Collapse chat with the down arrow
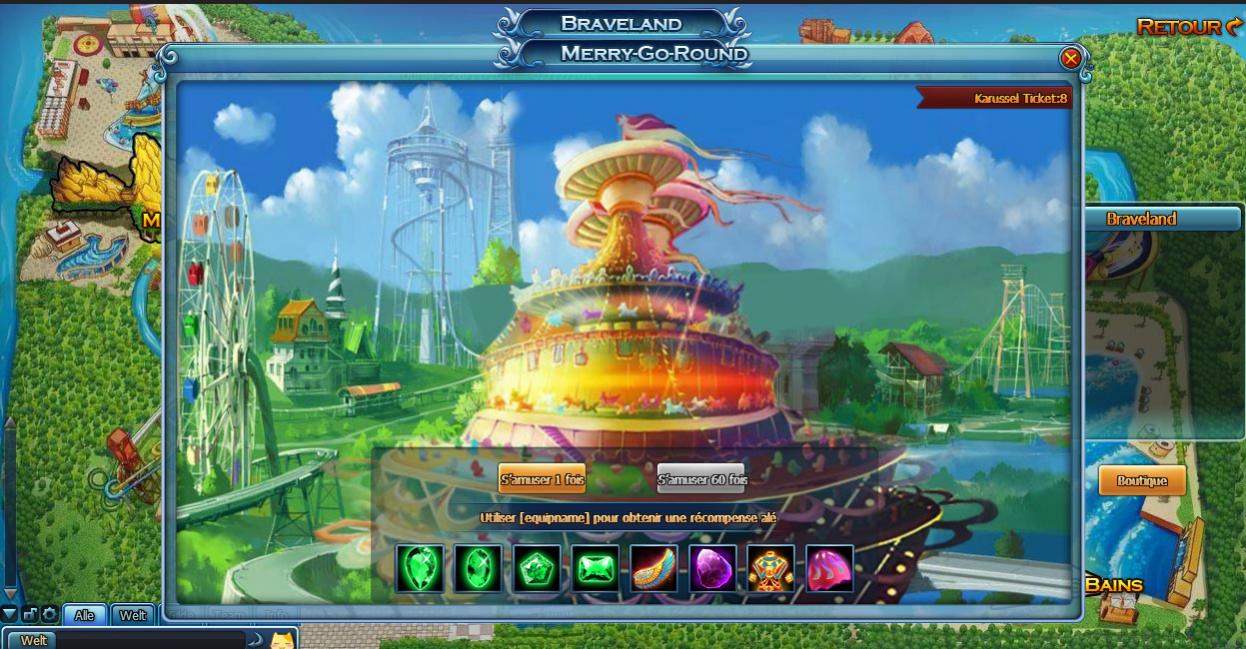The width and height of the screenshot is (1246, 649). [x=9, y=613]
